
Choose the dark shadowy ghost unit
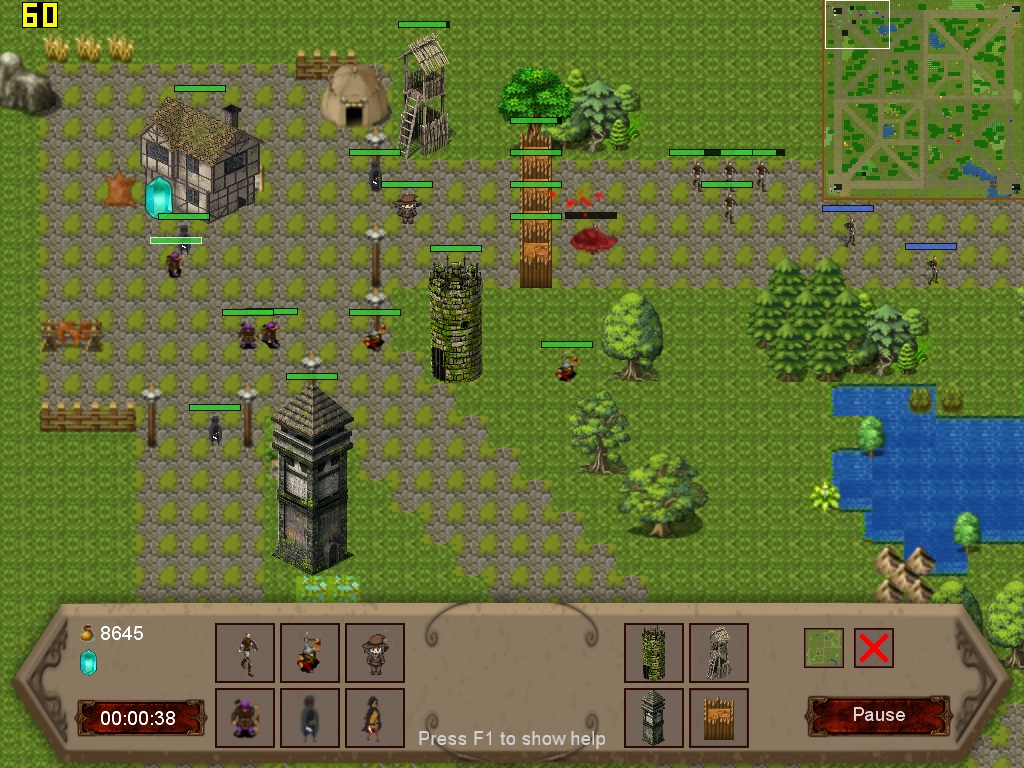click(310, 718)
